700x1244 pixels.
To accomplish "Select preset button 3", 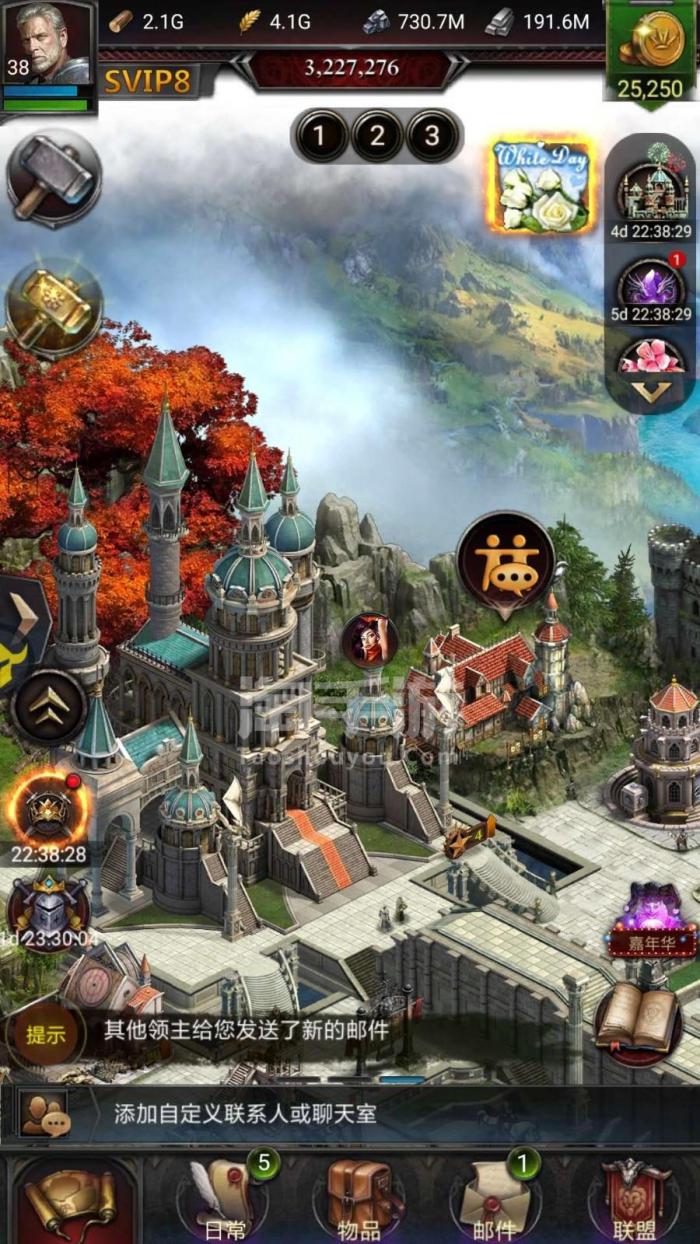I will point(433,136).
